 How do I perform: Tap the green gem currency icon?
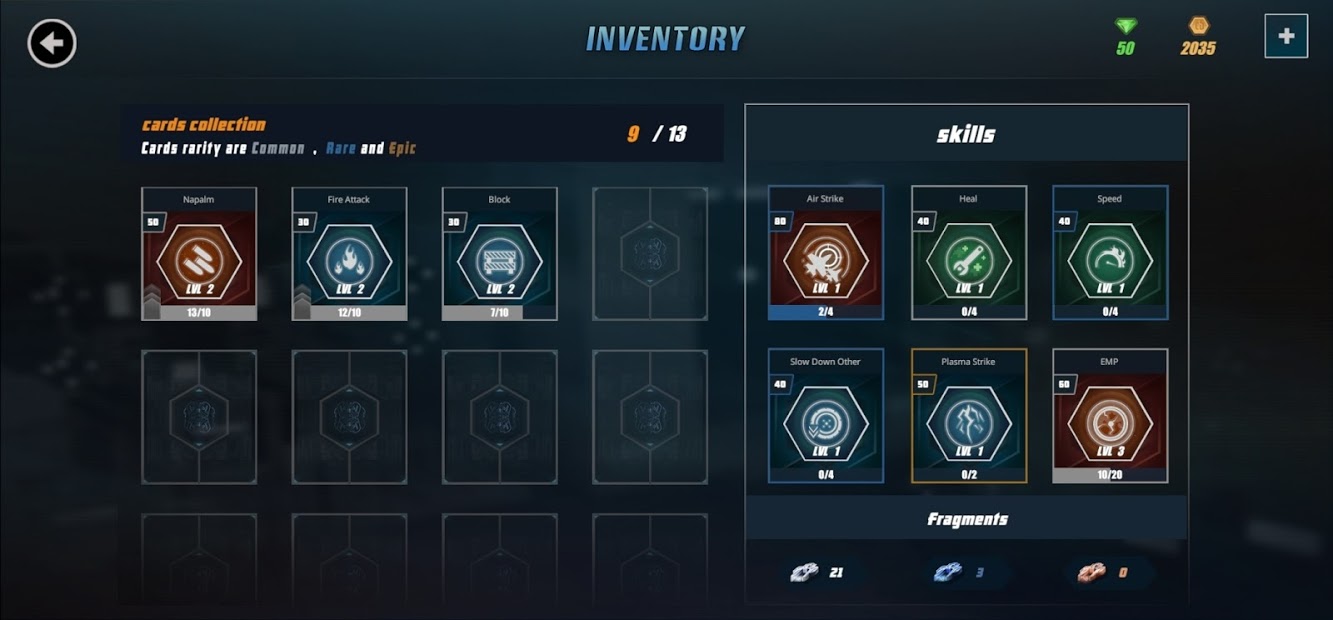coord(1126,26)
